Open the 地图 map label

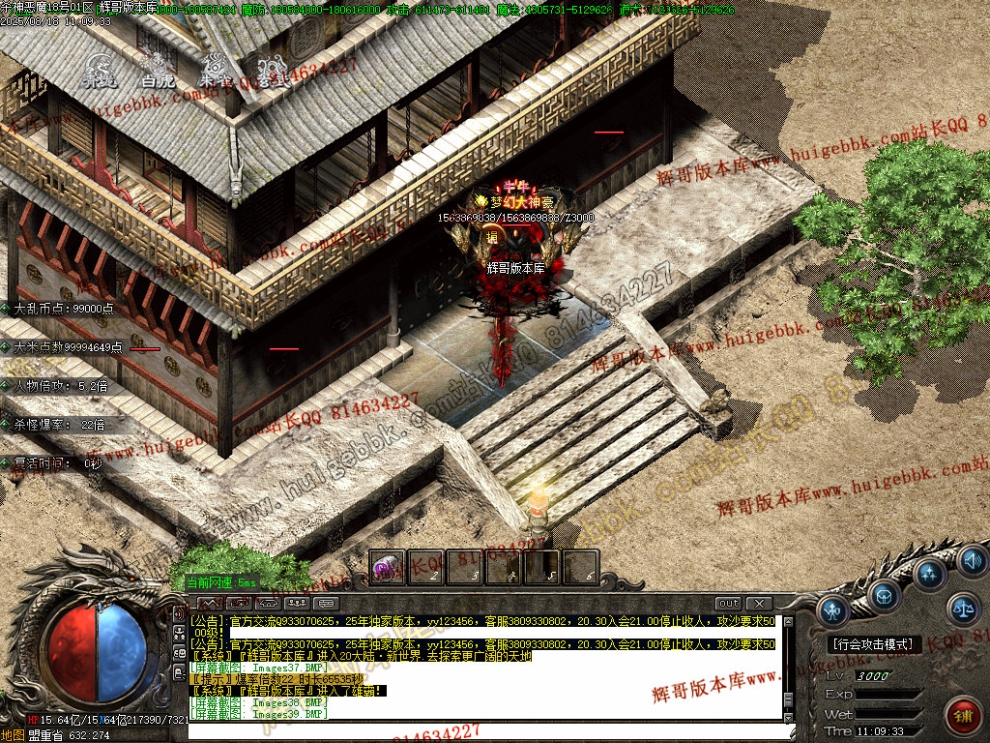13,735
